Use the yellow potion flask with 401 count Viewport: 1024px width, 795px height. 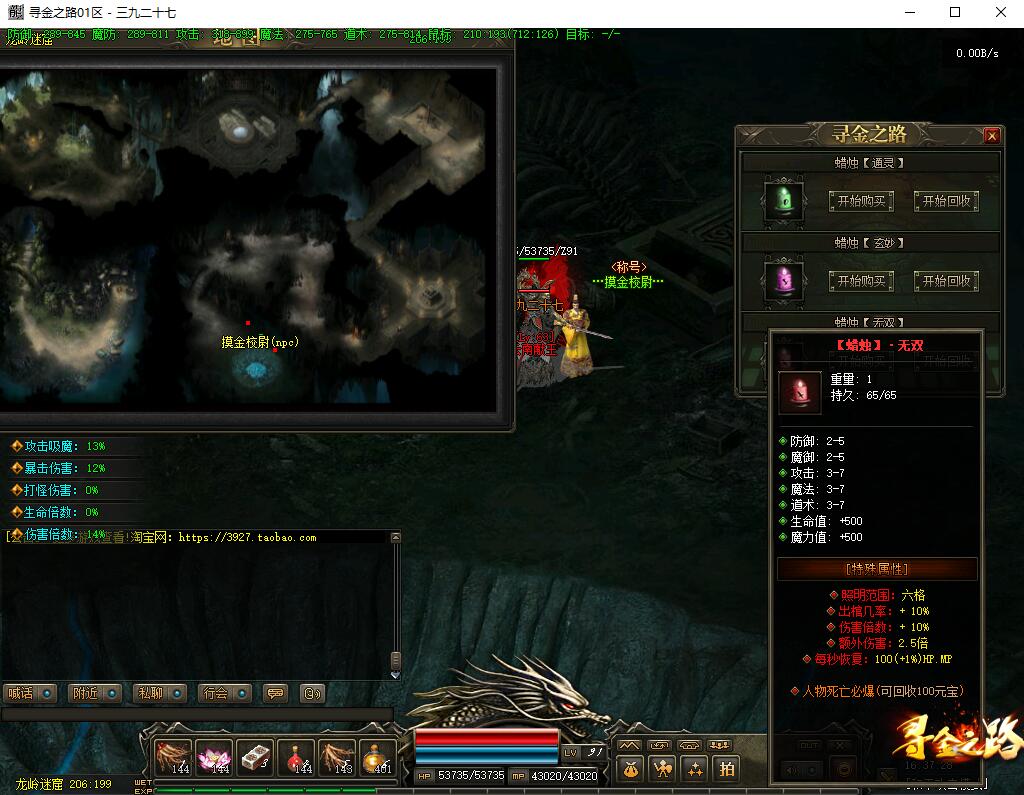click(x=377, y=758)
